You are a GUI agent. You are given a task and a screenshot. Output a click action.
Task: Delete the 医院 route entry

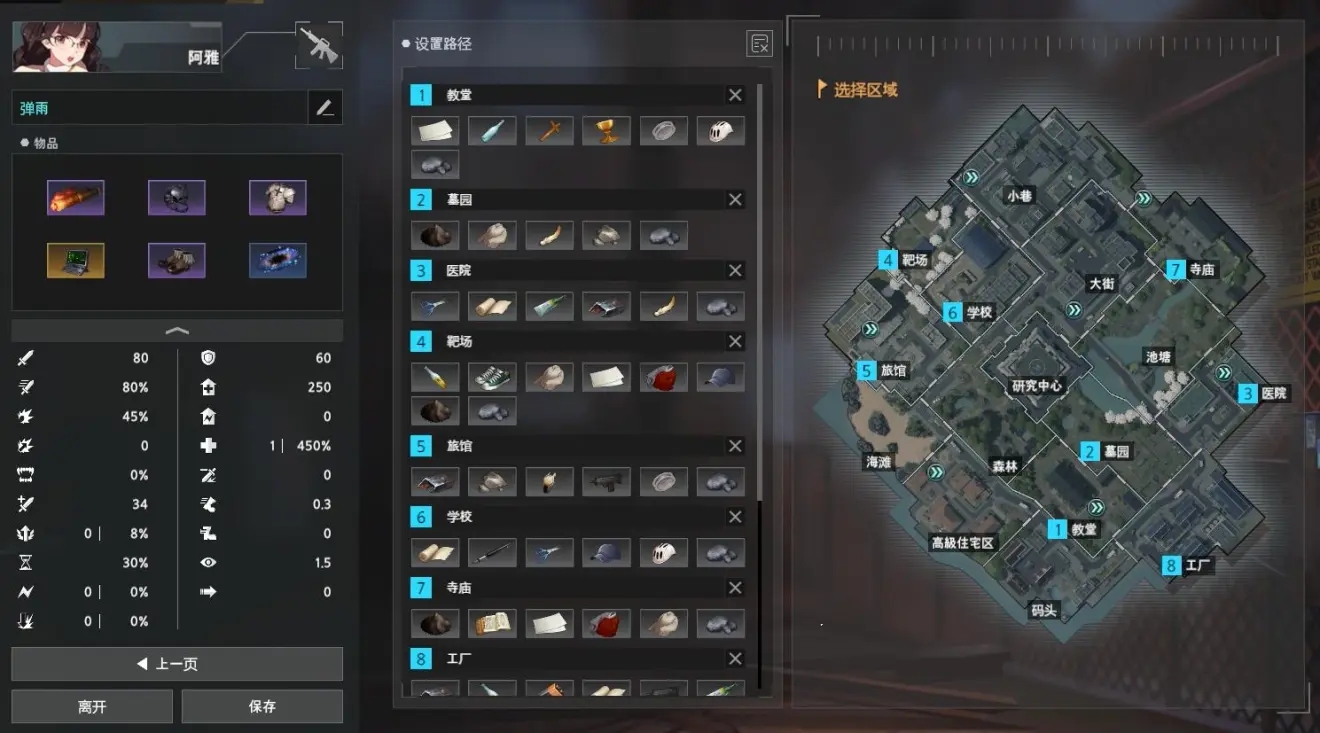coord(735,271)
